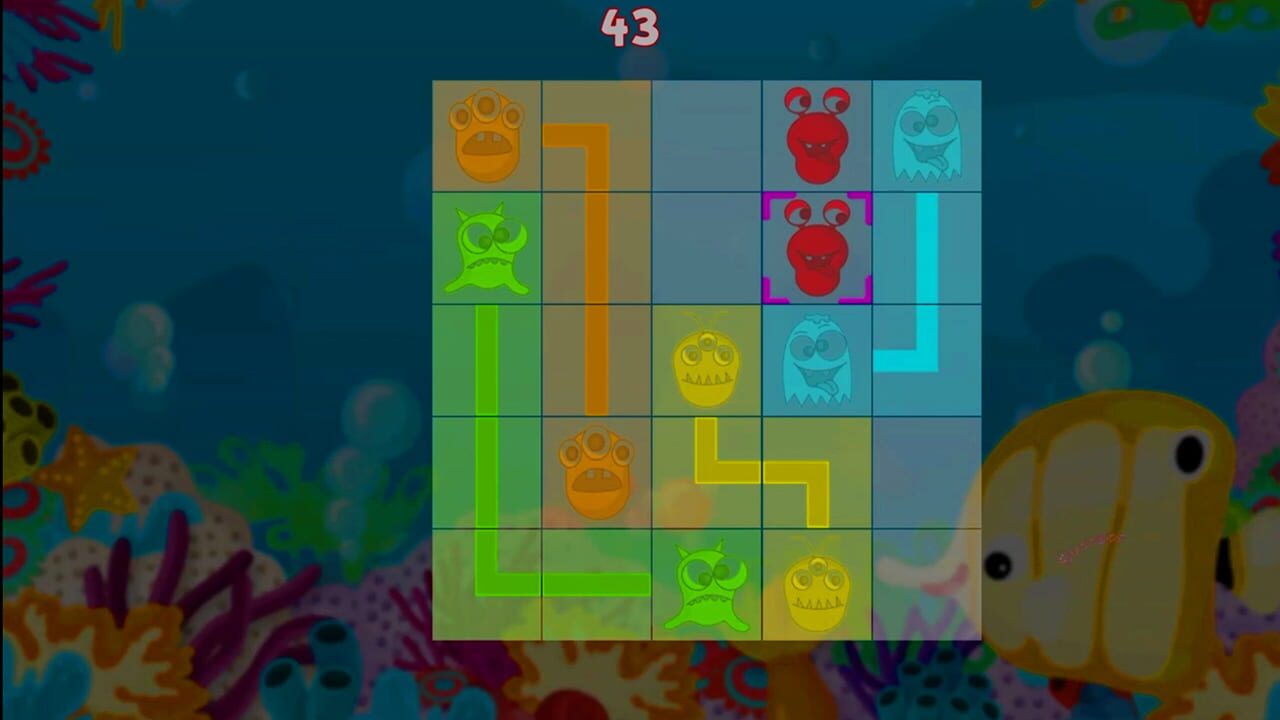Select the yellow antenna monster in the middle row
The image size is (1280, 720).
(x=707, y=365)
